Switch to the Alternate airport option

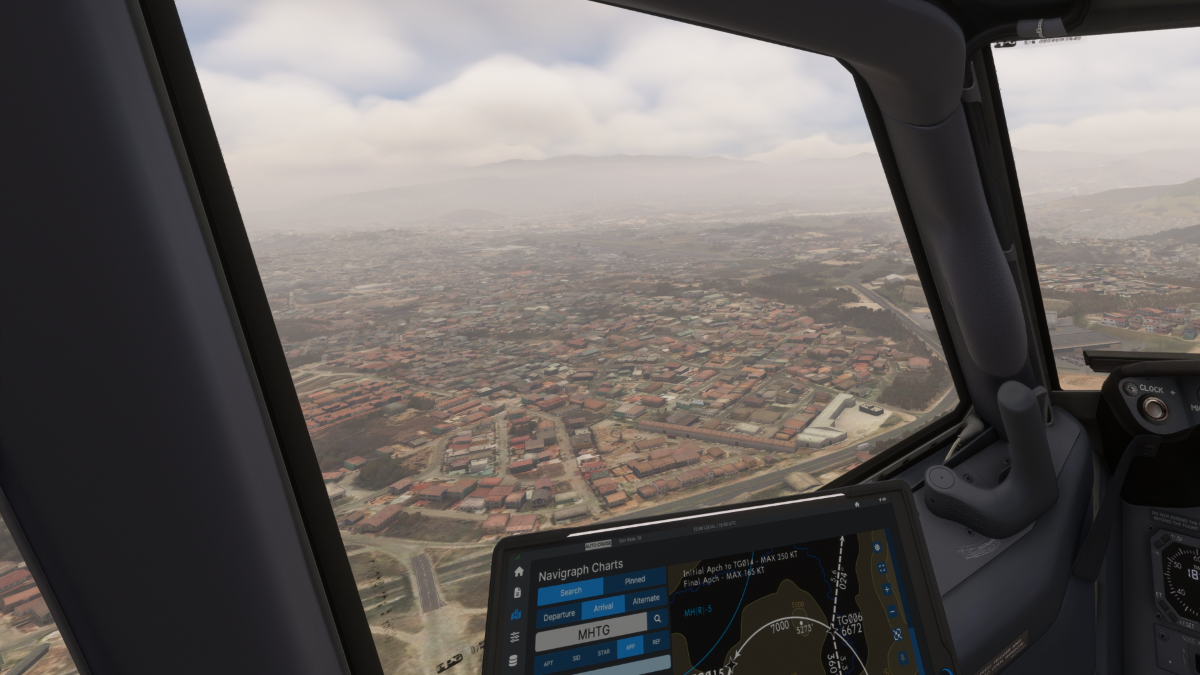[x=645, y=599]
